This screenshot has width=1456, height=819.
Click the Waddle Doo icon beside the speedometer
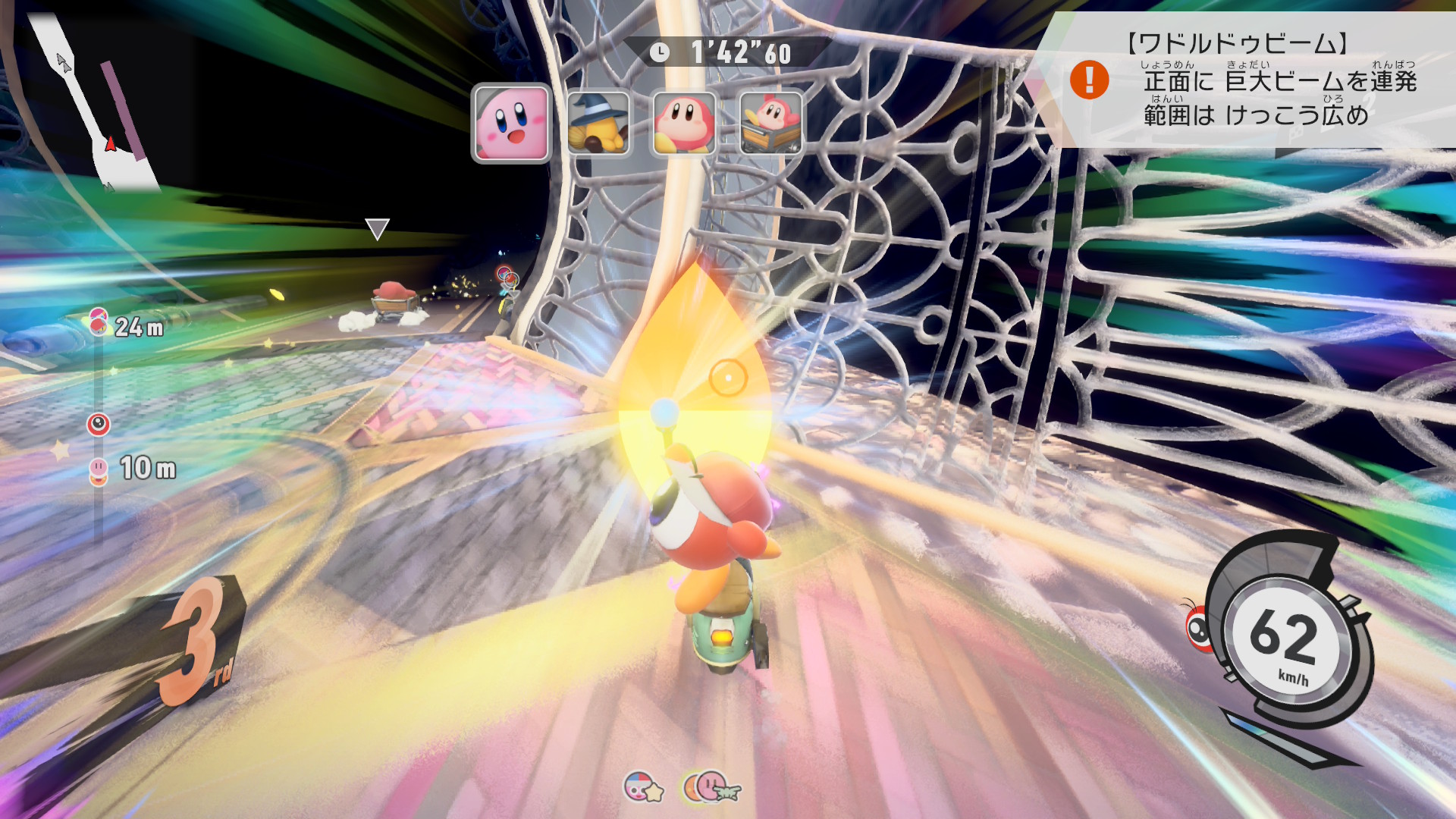click(1200, 626)
